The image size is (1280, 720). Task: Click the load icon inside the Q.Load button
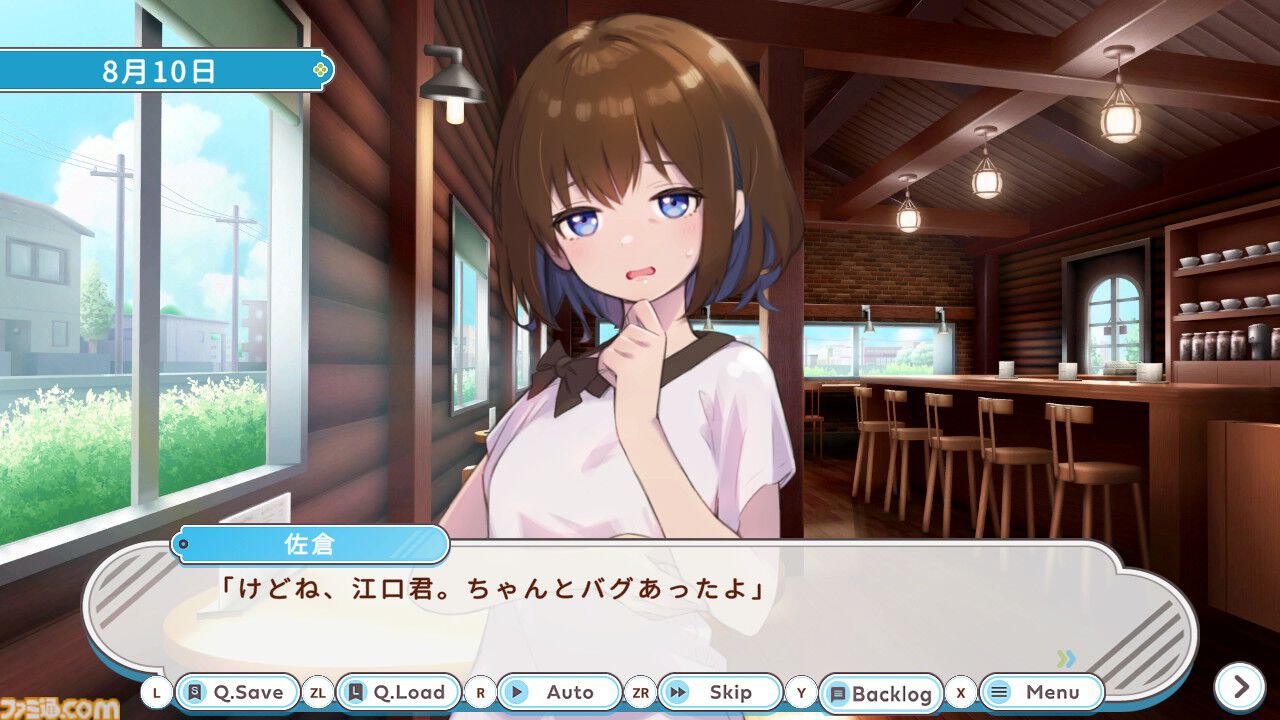[354, 692]
